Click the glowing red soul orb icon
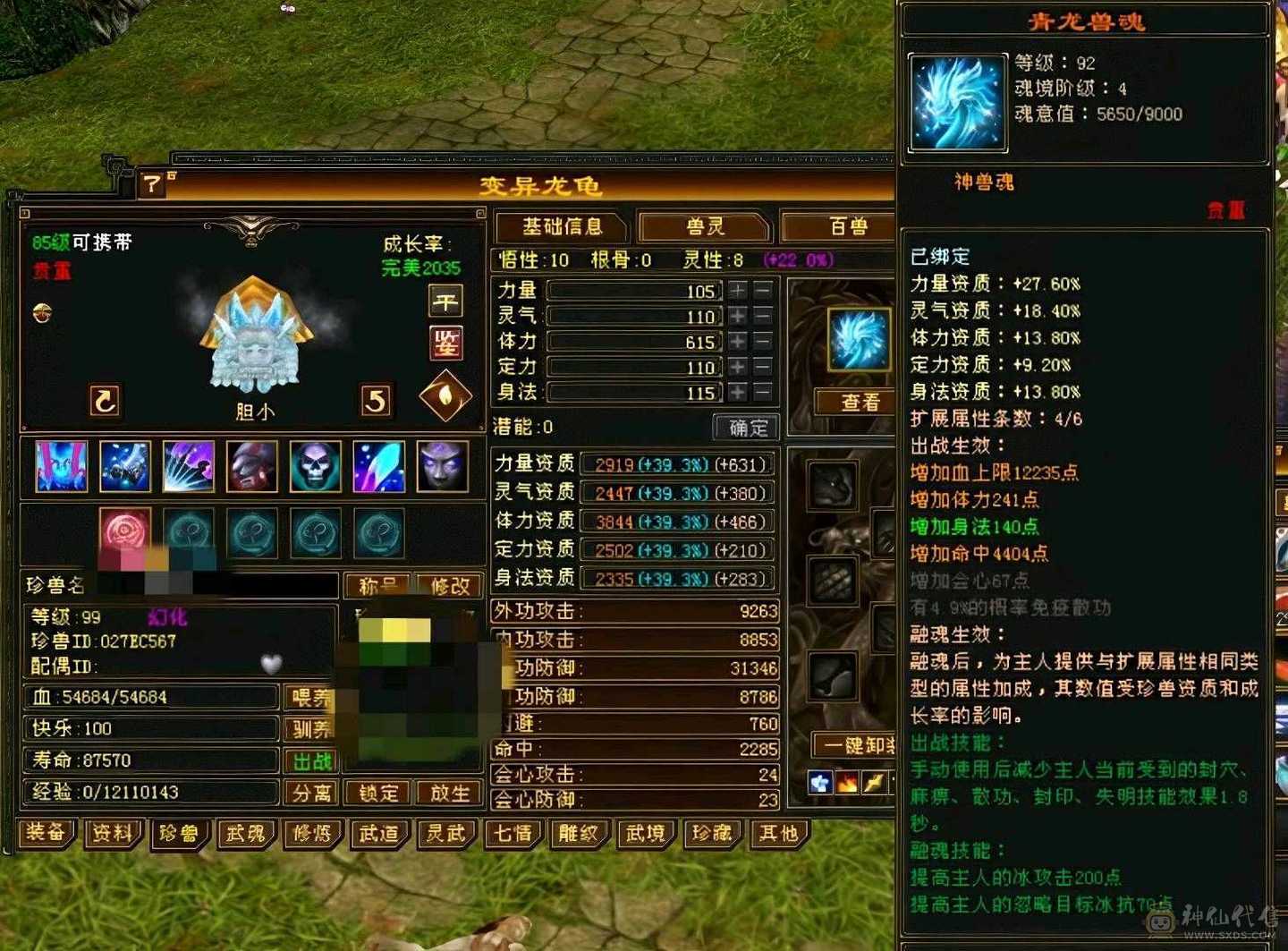This screenshot has width=1288, height=951. (124, 532)
